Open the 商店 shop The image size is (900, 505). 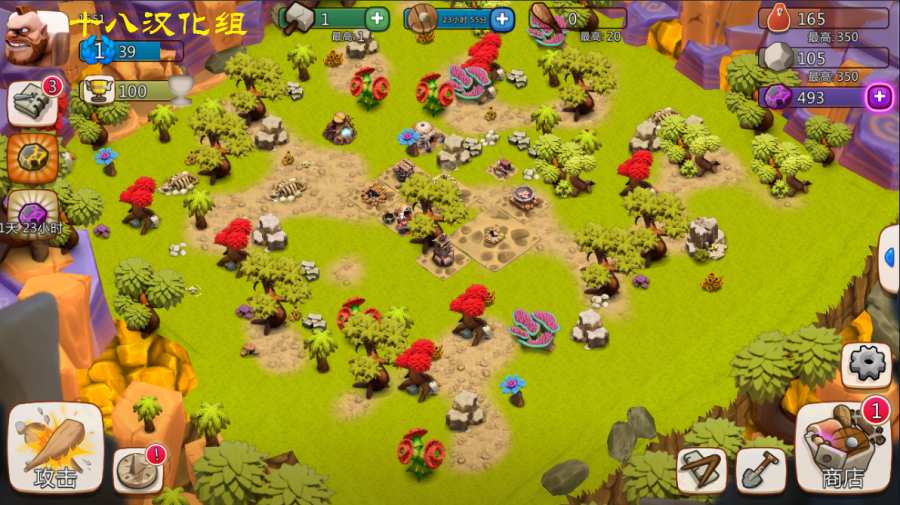pyautogui.click(x=843, y=447)
